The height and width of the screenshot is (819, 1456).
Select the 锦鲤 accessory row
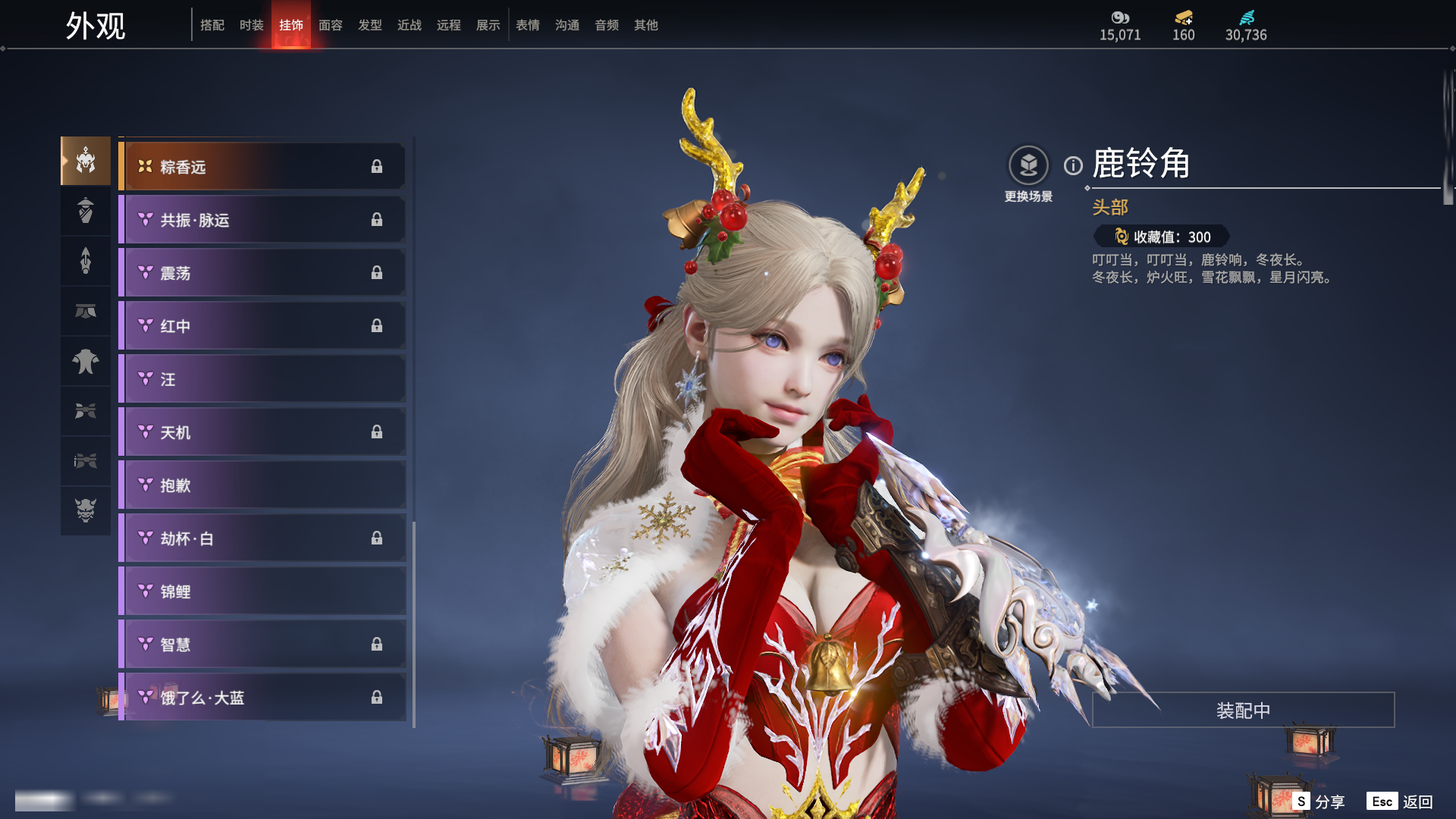tap(262, 591)
